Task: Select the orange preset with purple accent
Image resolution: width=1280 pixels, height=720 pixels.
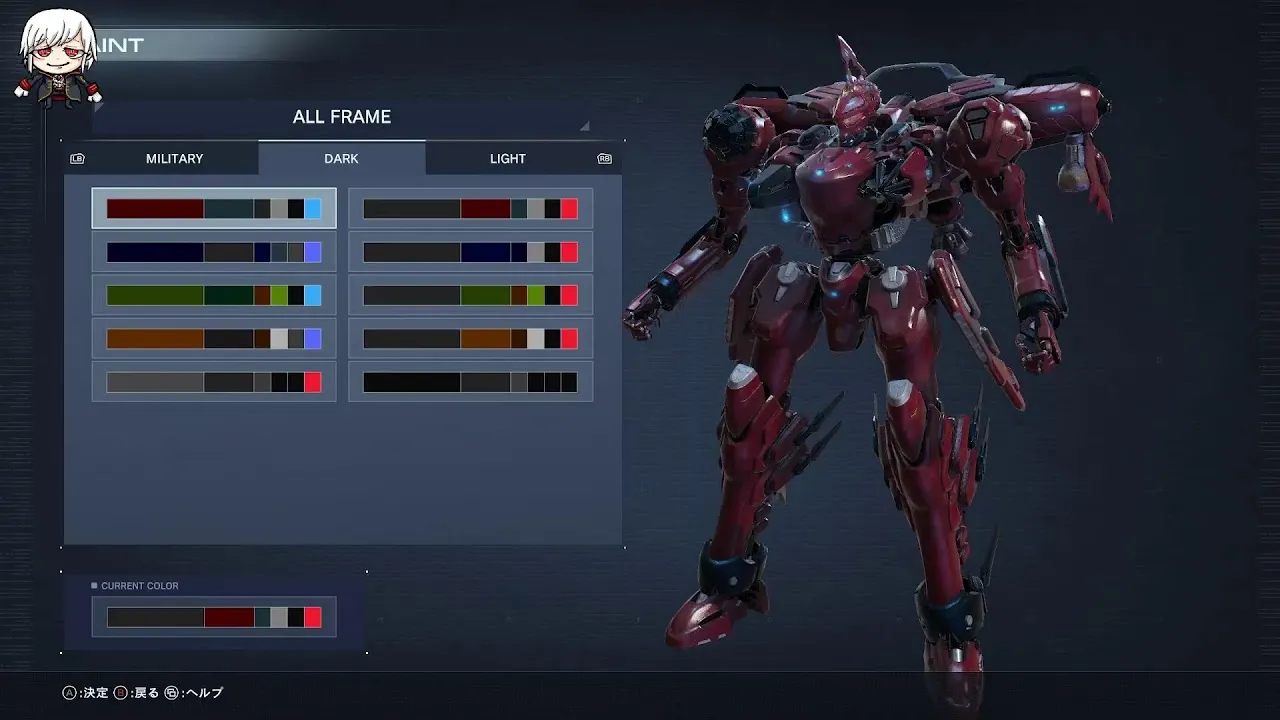Action: coord(214,339)
